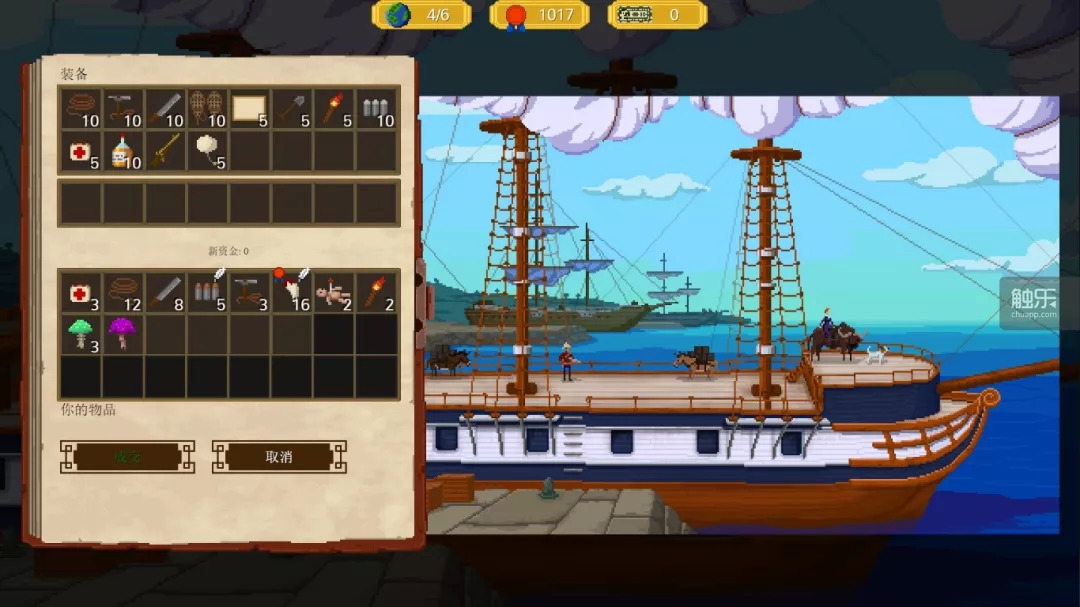Confirm the trade with the 成交 button
The image size is (1080, 607).
(x=127, y=457)
